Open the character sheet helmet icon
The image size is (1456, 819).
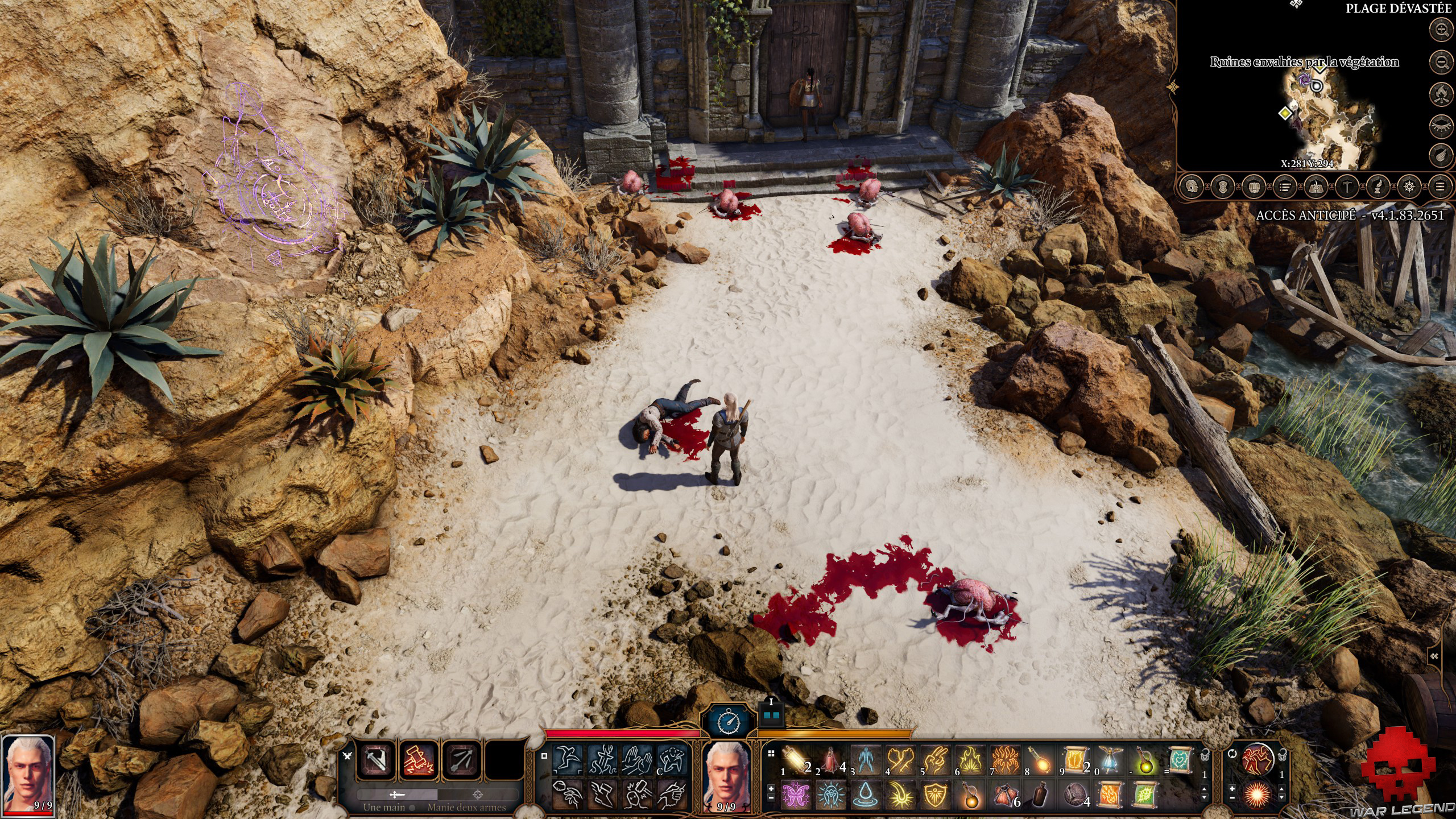[1192, 186]
